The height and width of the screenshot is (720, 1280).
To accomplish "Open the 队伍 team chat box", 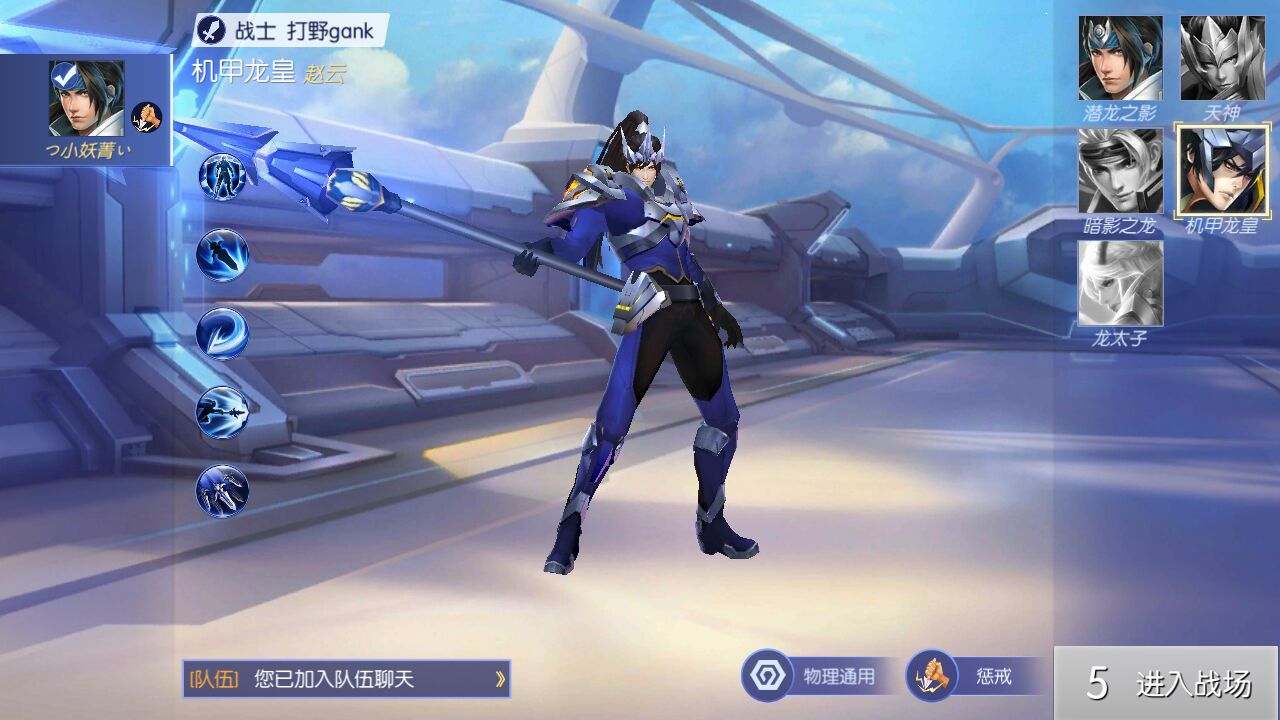I will [346, 679].
